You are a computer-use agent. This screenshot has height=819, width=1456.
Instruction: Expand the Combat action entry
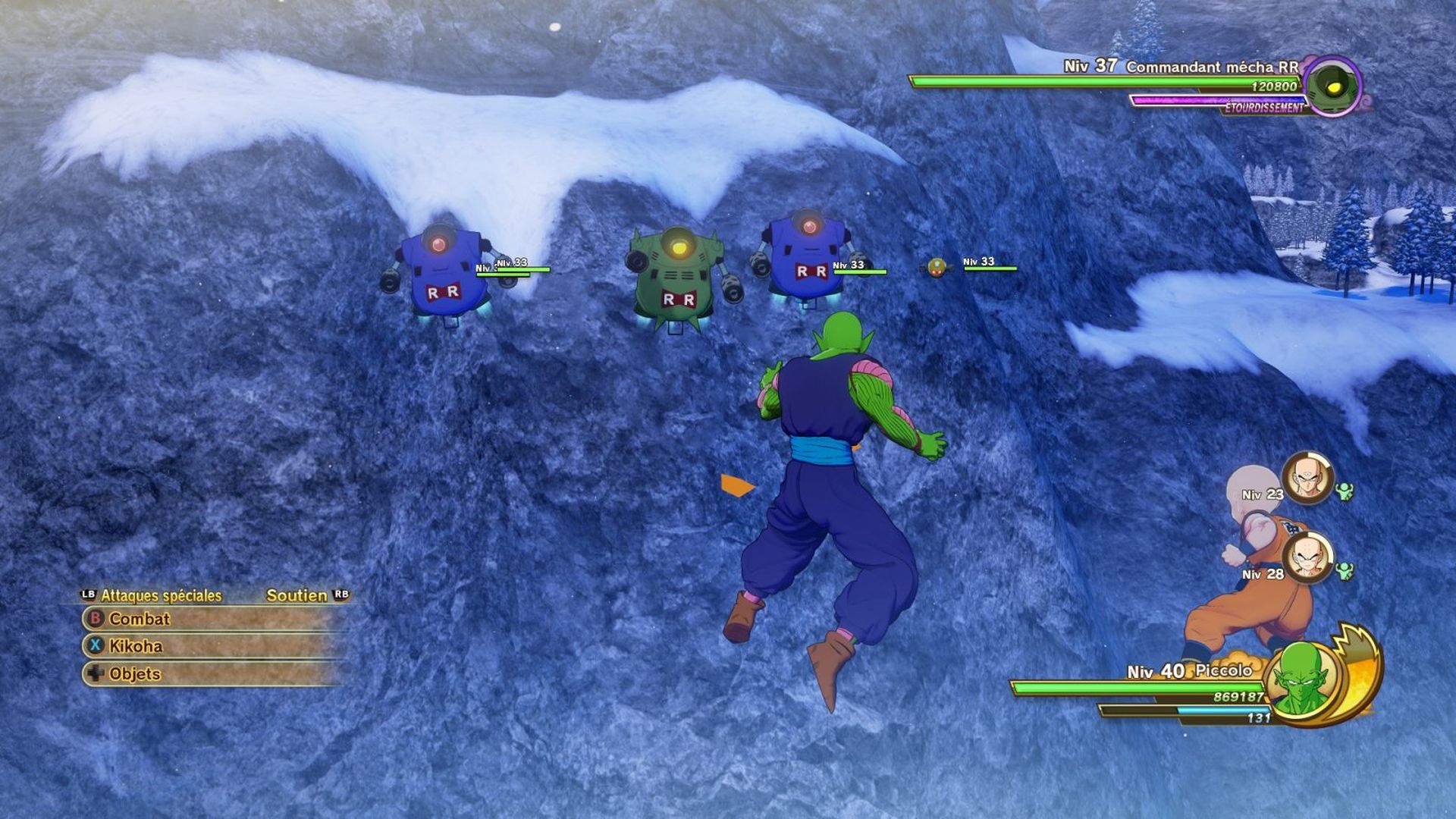[140, 620]
